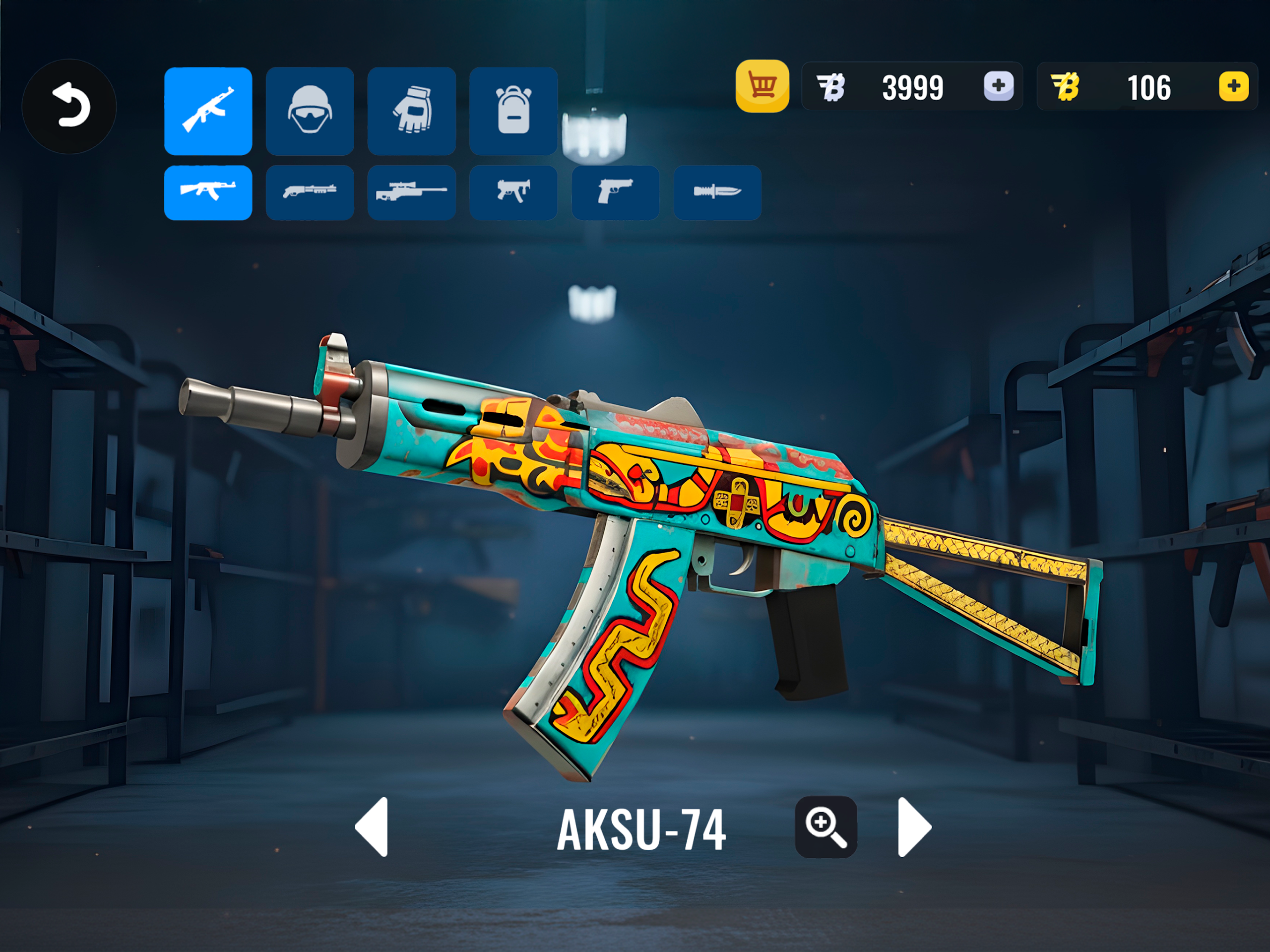This screenshot has width=1270, height=952.
Task: Switch to the helmet category tab
Action: coord(310,111)
